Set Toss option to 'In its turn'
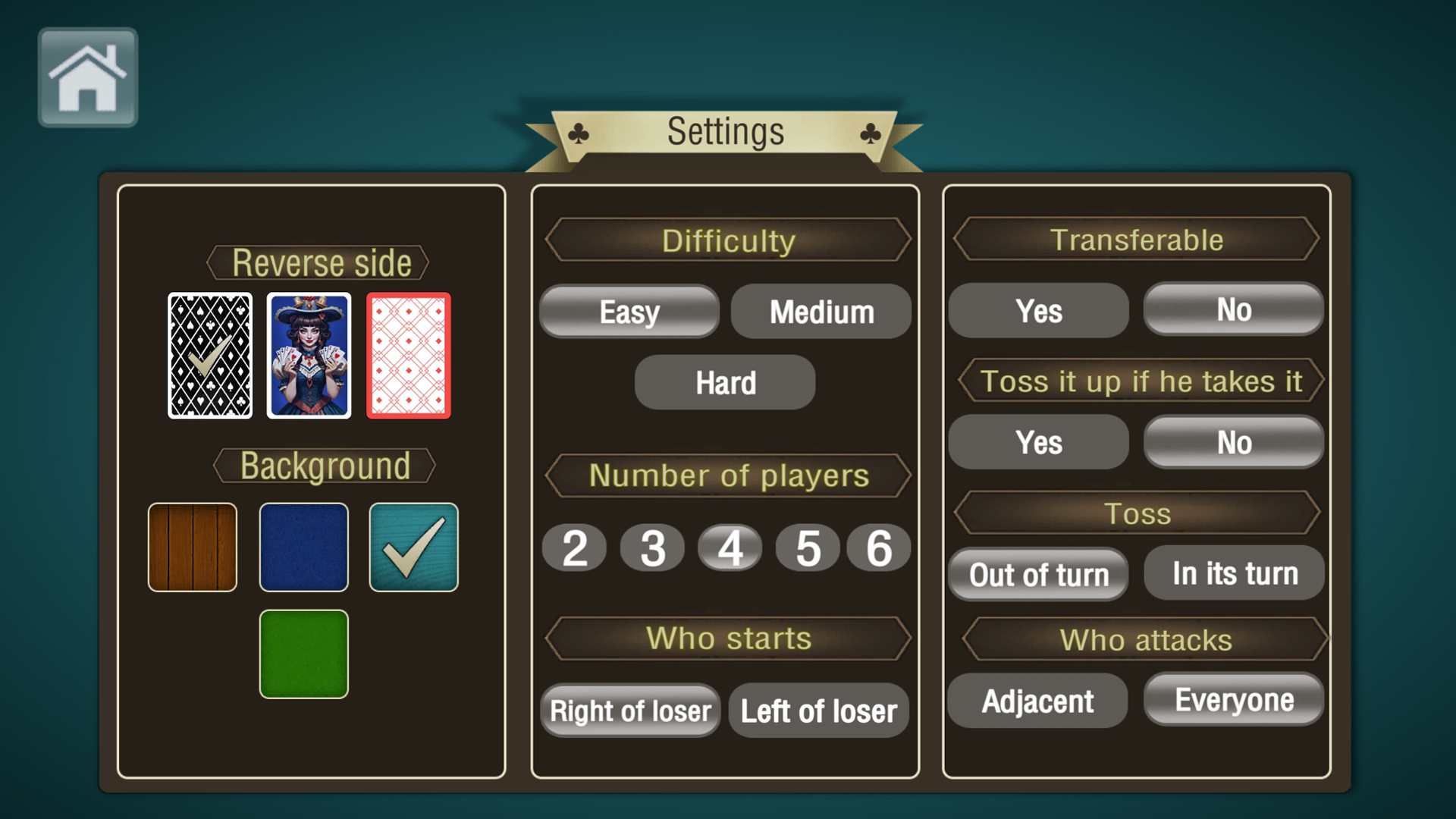The width and height of the screenshot is (1456, 819). [1233, 573]
